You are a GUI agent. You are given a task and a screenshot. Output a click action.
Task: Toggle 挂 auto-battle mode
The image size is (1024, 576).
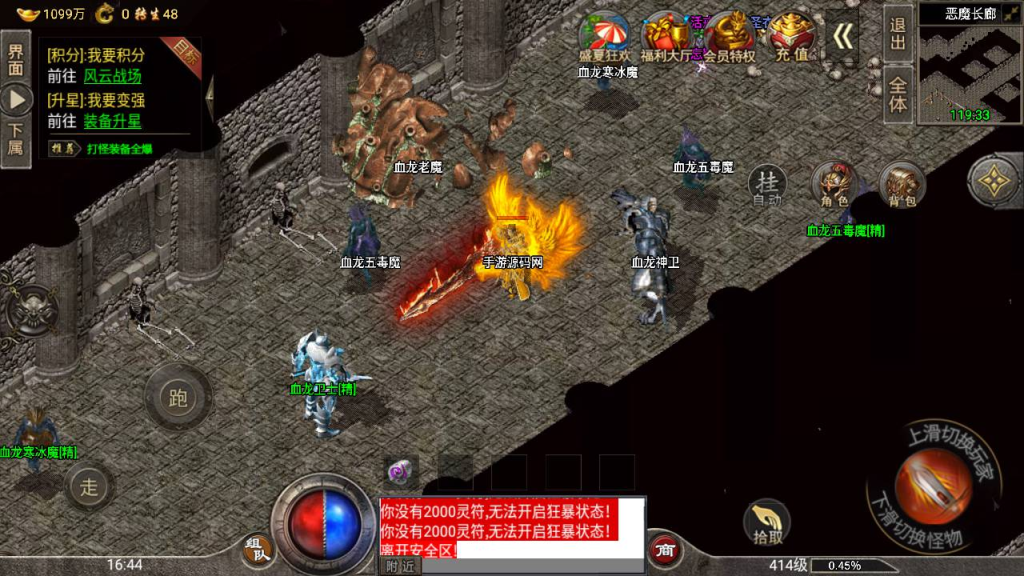pyautogui.click(x=767, y=185)
